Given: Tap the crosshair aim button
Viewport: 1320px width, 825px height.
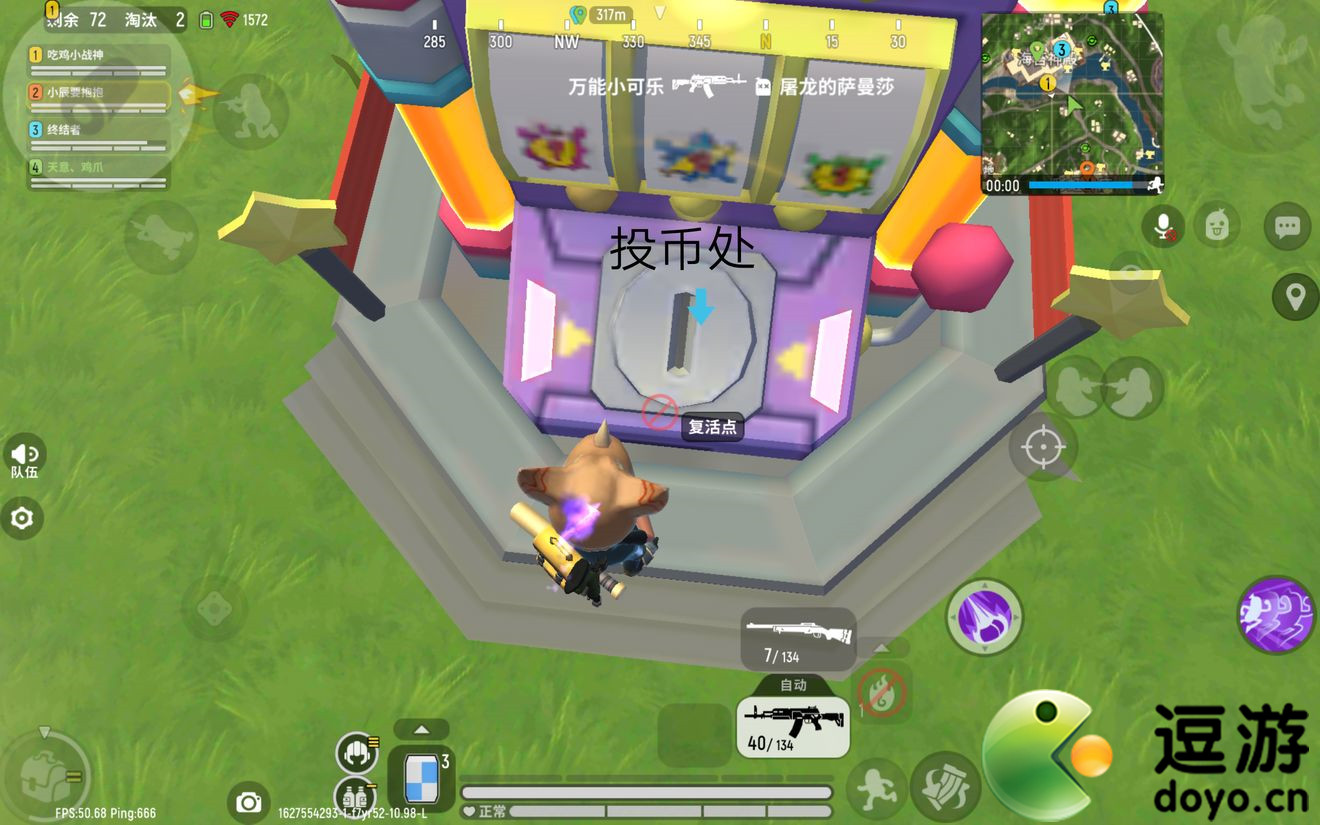Looking at the screenshot, I should (x=1043, y=446).
